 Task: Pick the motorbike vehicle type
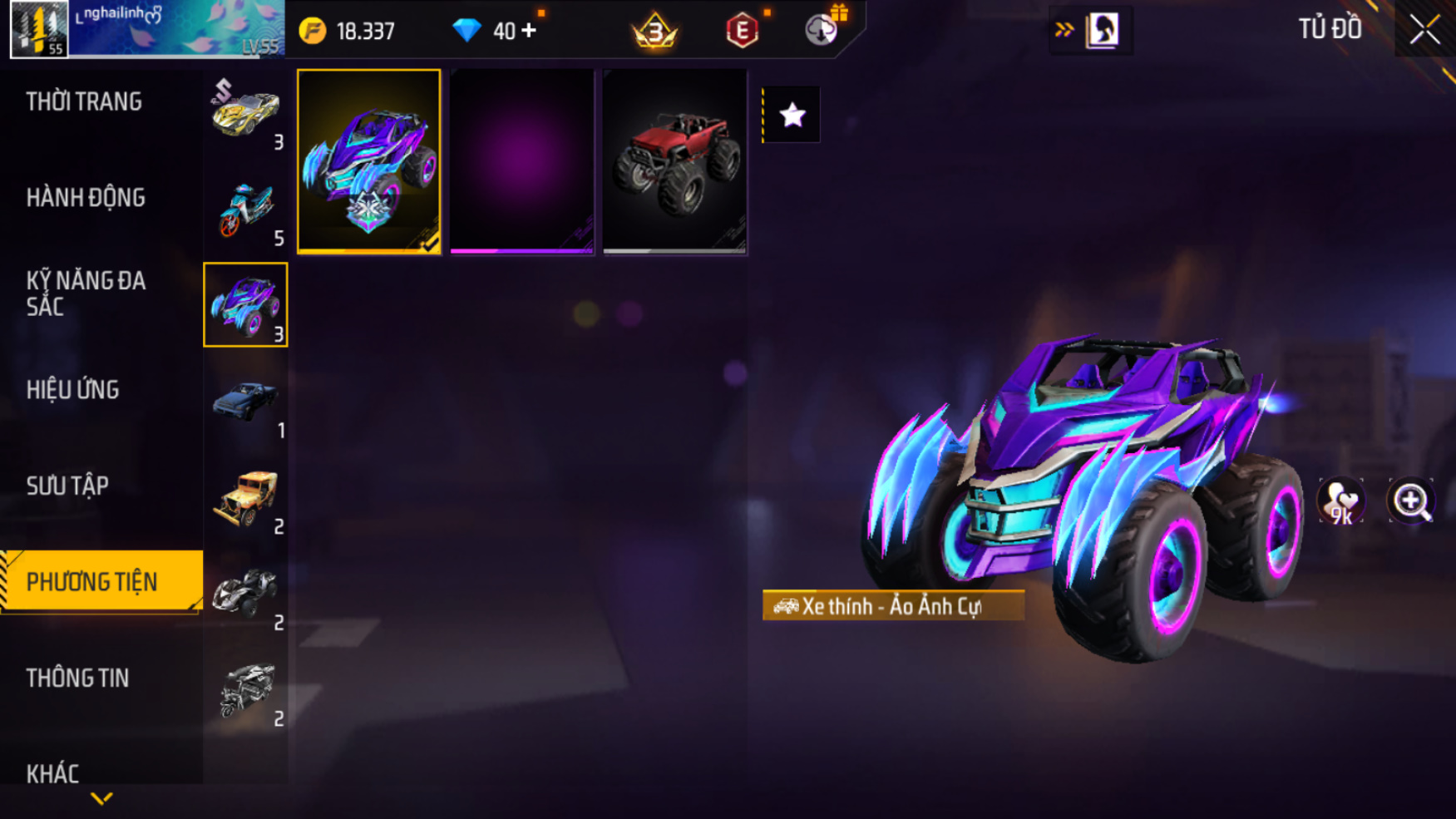click(245, 210)
